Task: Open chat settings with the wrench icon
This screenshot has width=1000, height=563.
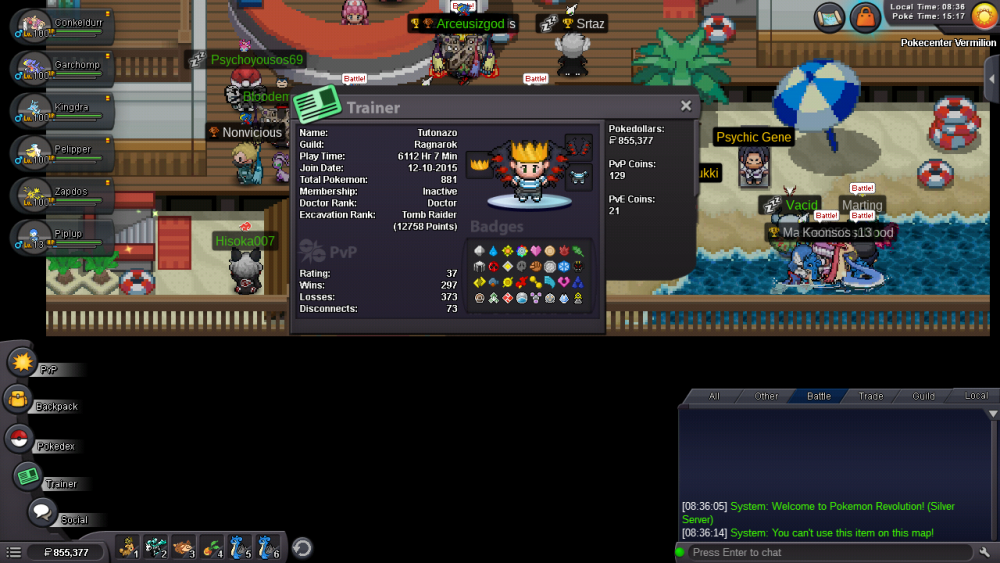Action: coord(985,552)
